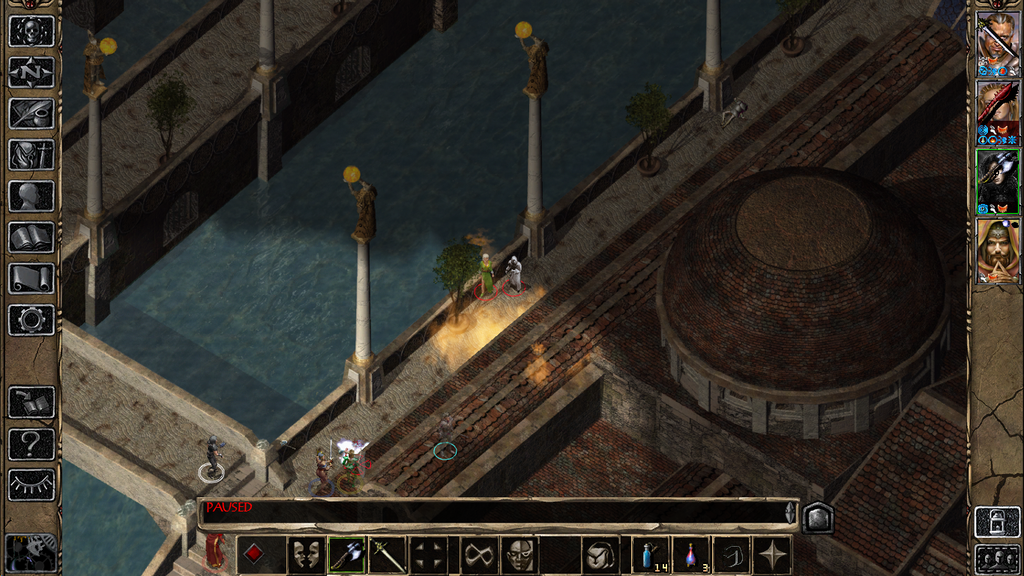Image resolution: width=1024 pixels, height=576 pixels.
Task: Open the priest scroll button
Action: pyautogui.click(x=31, y=278)
